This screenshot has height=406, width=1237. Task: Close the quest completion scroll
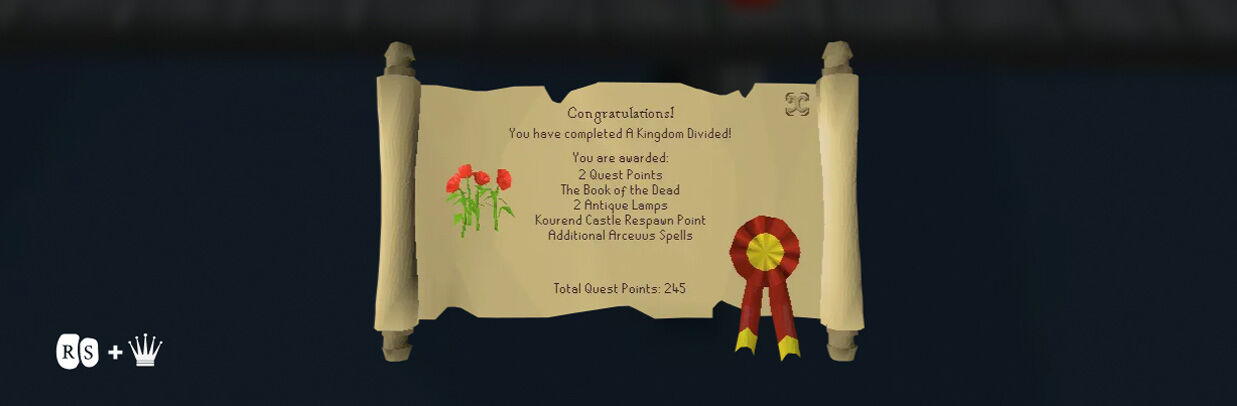click(796, 105)
